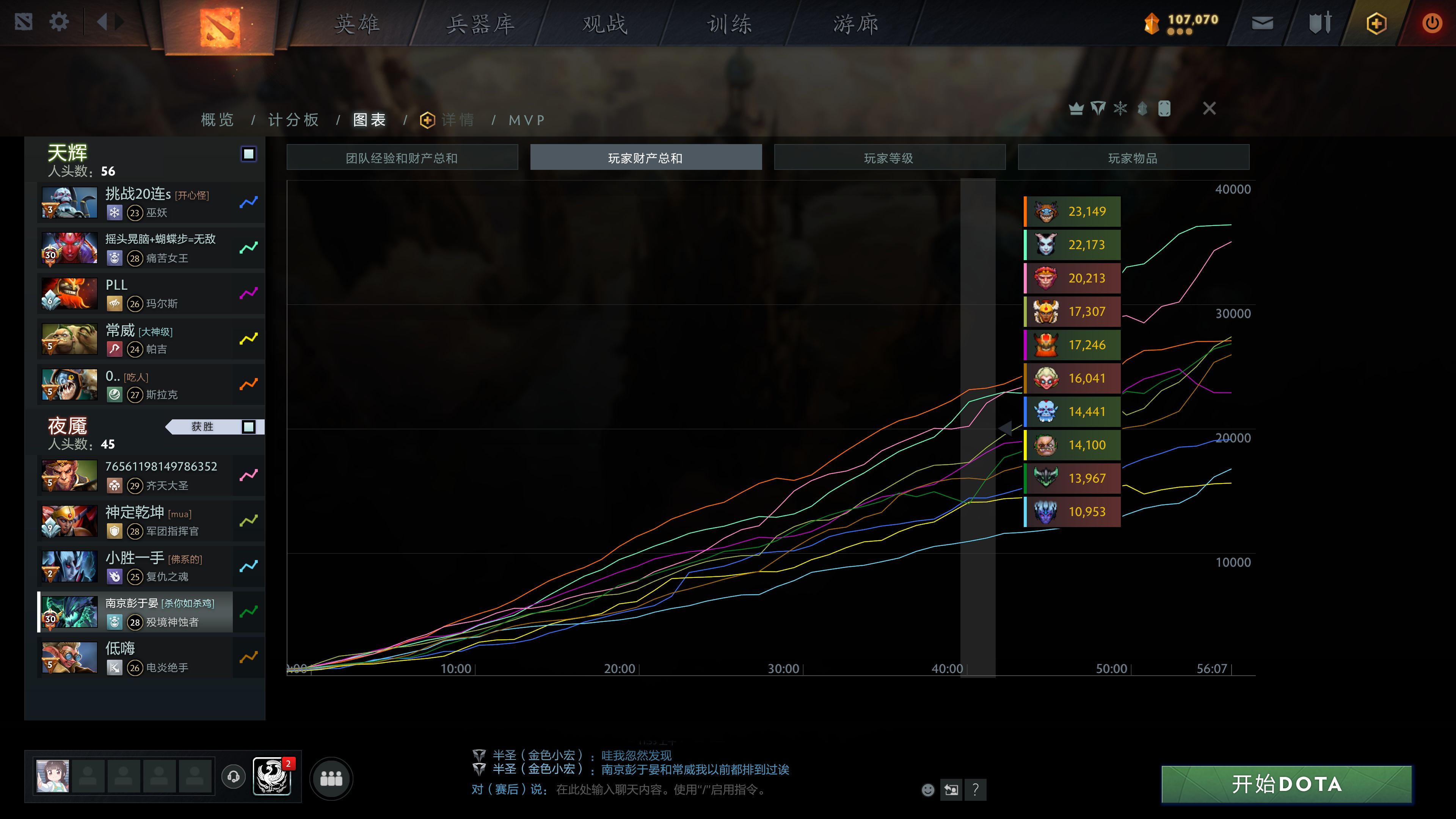Toggle the 夜魇 team visibility checkbox

pos(249,427)
